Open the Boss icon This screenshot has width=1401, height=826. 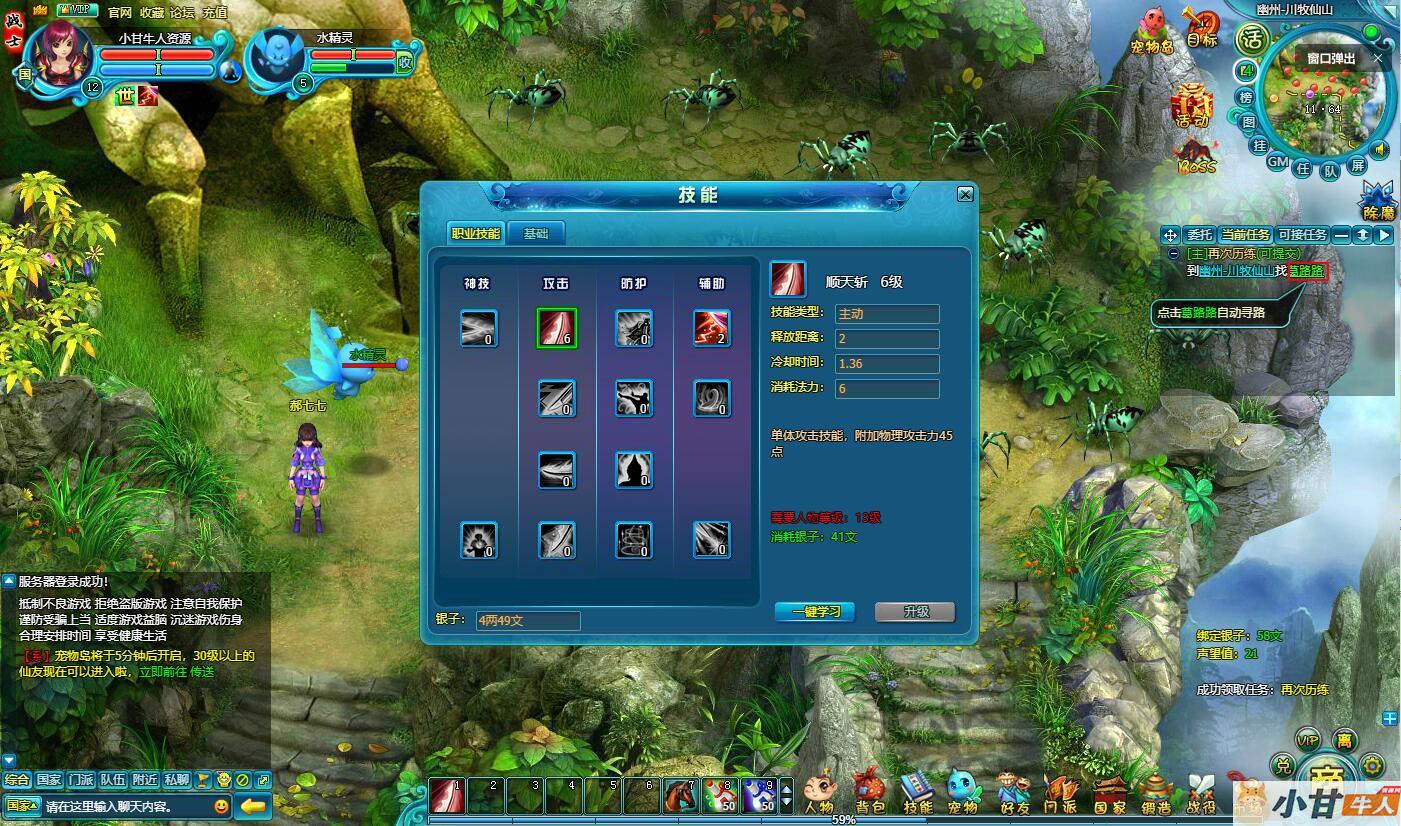1196,158
